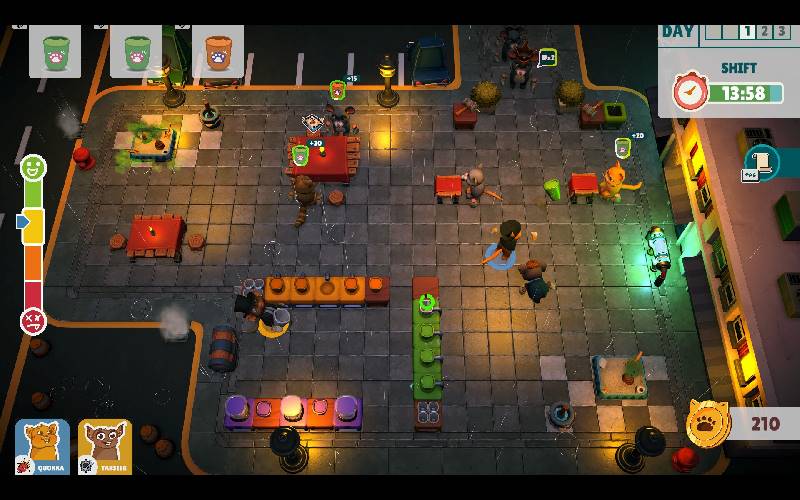Select the orange cup order card
The width and height of the screenshot is (800, 500).
(217, 51)
